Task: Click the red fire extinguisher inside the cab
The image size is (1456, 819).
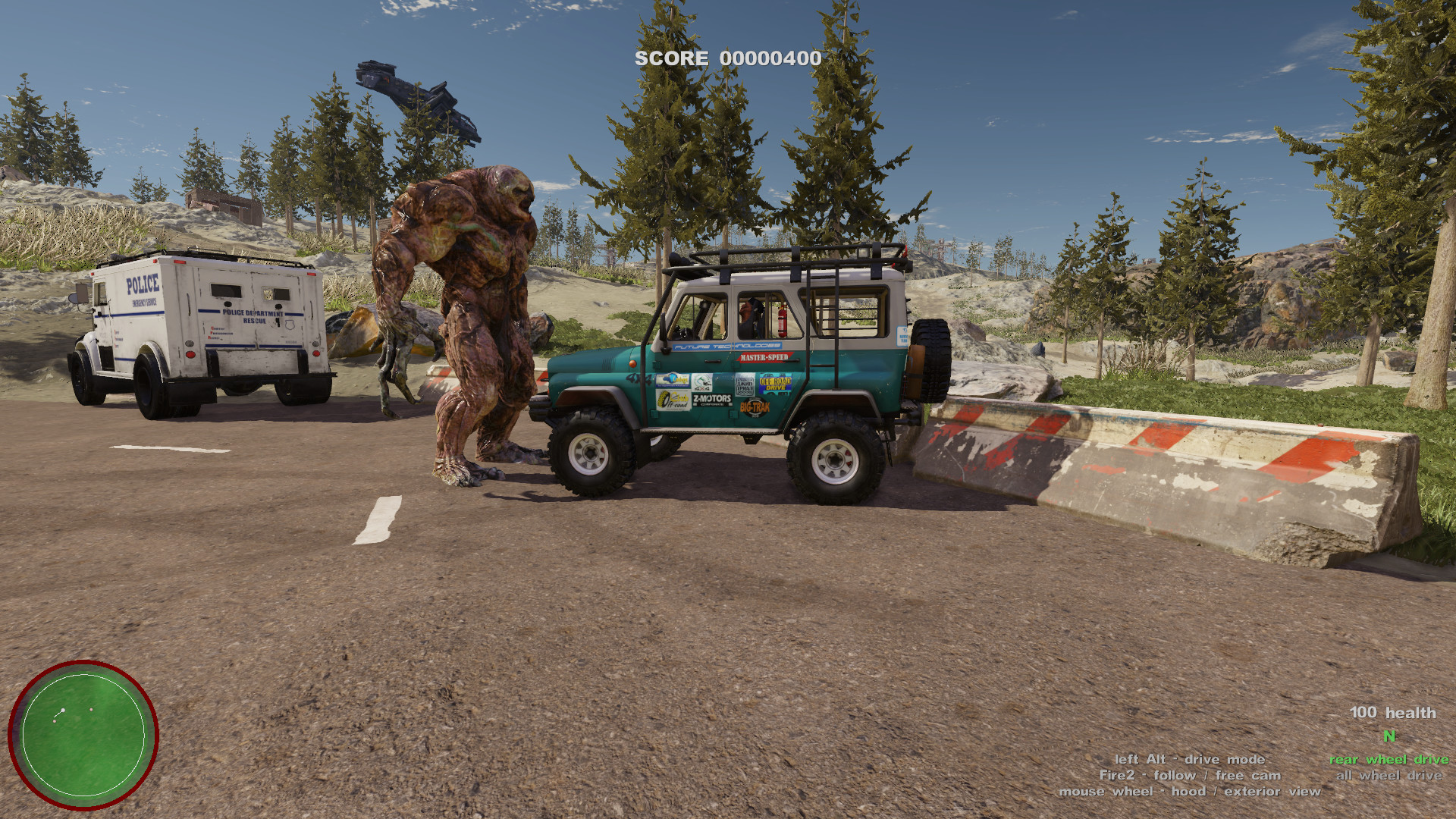Action: [782, 322]
